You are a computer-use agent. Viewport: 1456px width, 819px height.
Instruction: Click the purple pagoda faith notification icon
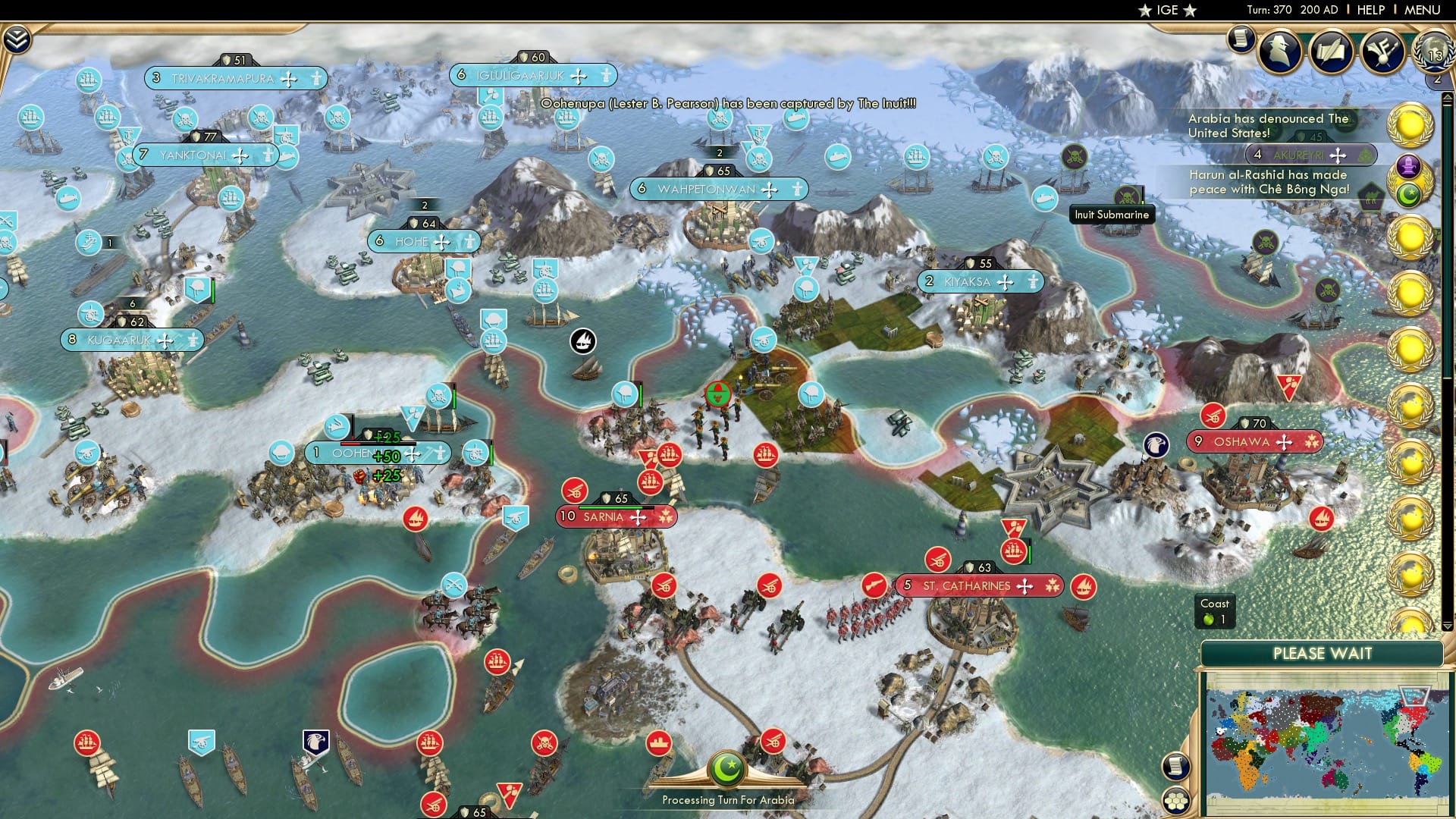pos(1408,165)
